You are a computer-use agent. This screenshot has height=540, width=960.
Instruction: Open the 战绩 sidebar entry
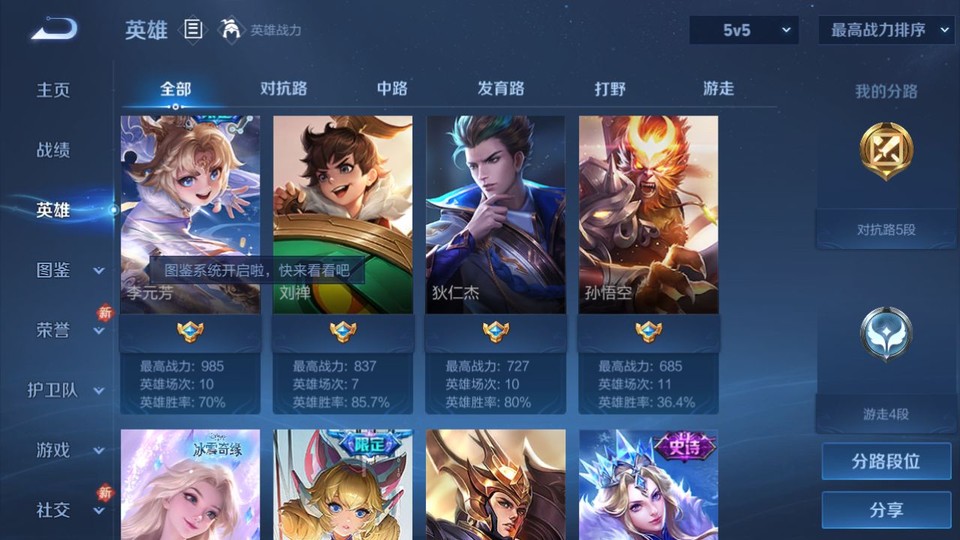click(x=54, y=150)
